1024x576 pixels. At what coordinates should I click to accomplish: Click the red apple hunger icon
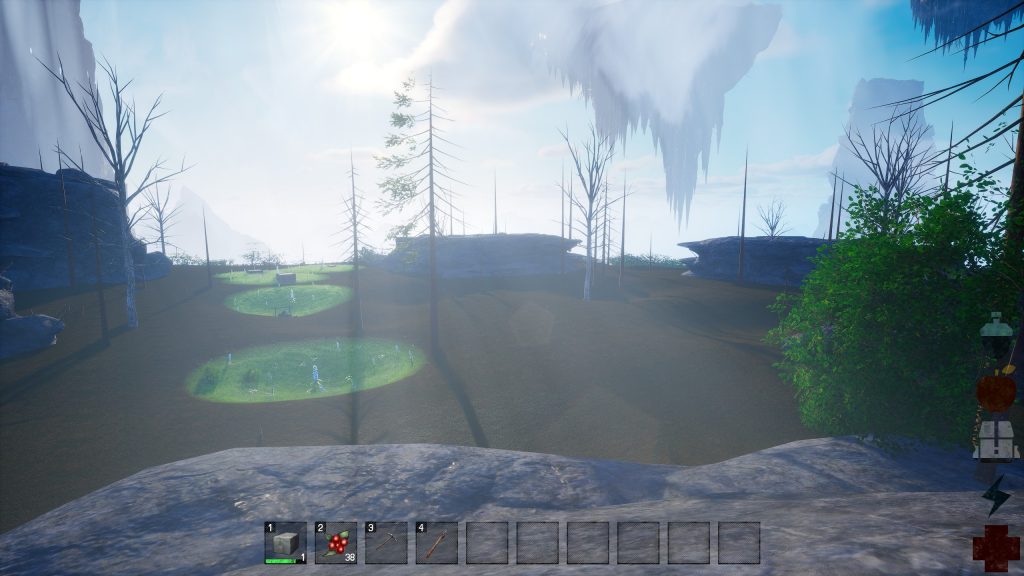point(996,391)
